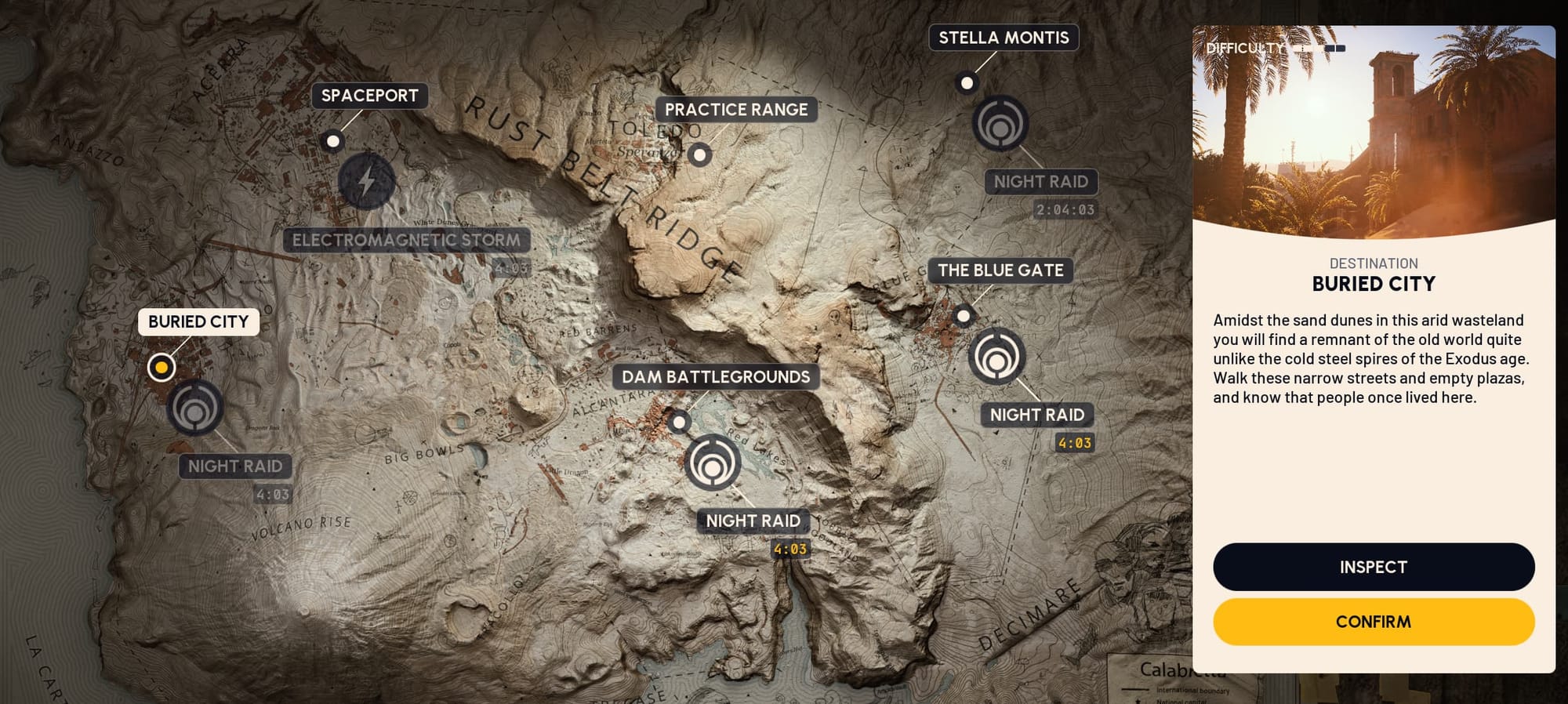Select Dam Battlegrounds Night Raid icon
This screenshot has height=704, width=1568.
(712, 463)
